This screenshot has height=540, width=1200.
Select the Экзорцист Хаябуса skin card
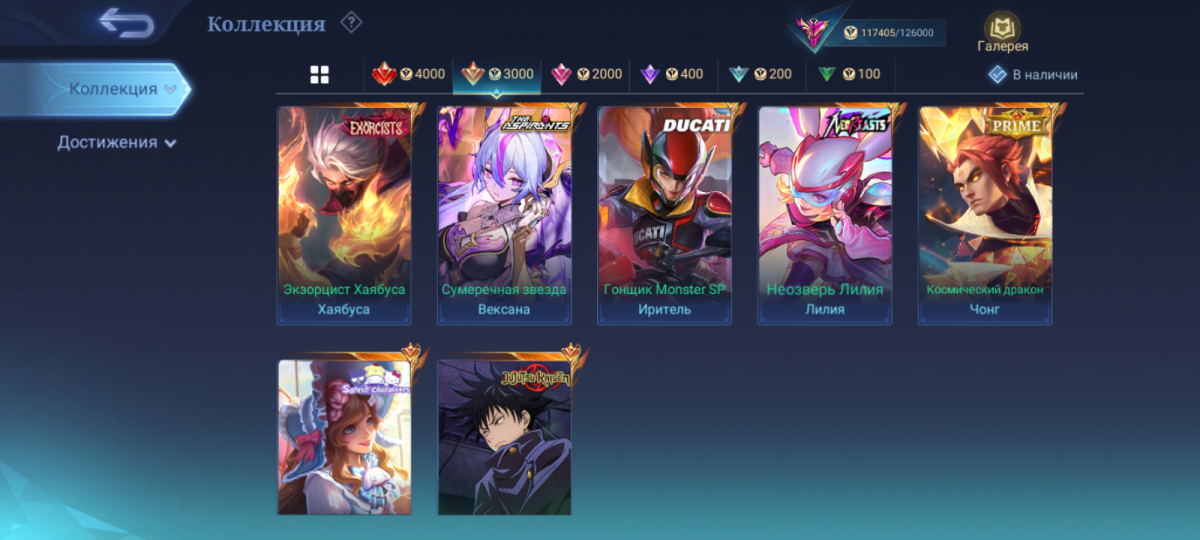coord(344,214)
